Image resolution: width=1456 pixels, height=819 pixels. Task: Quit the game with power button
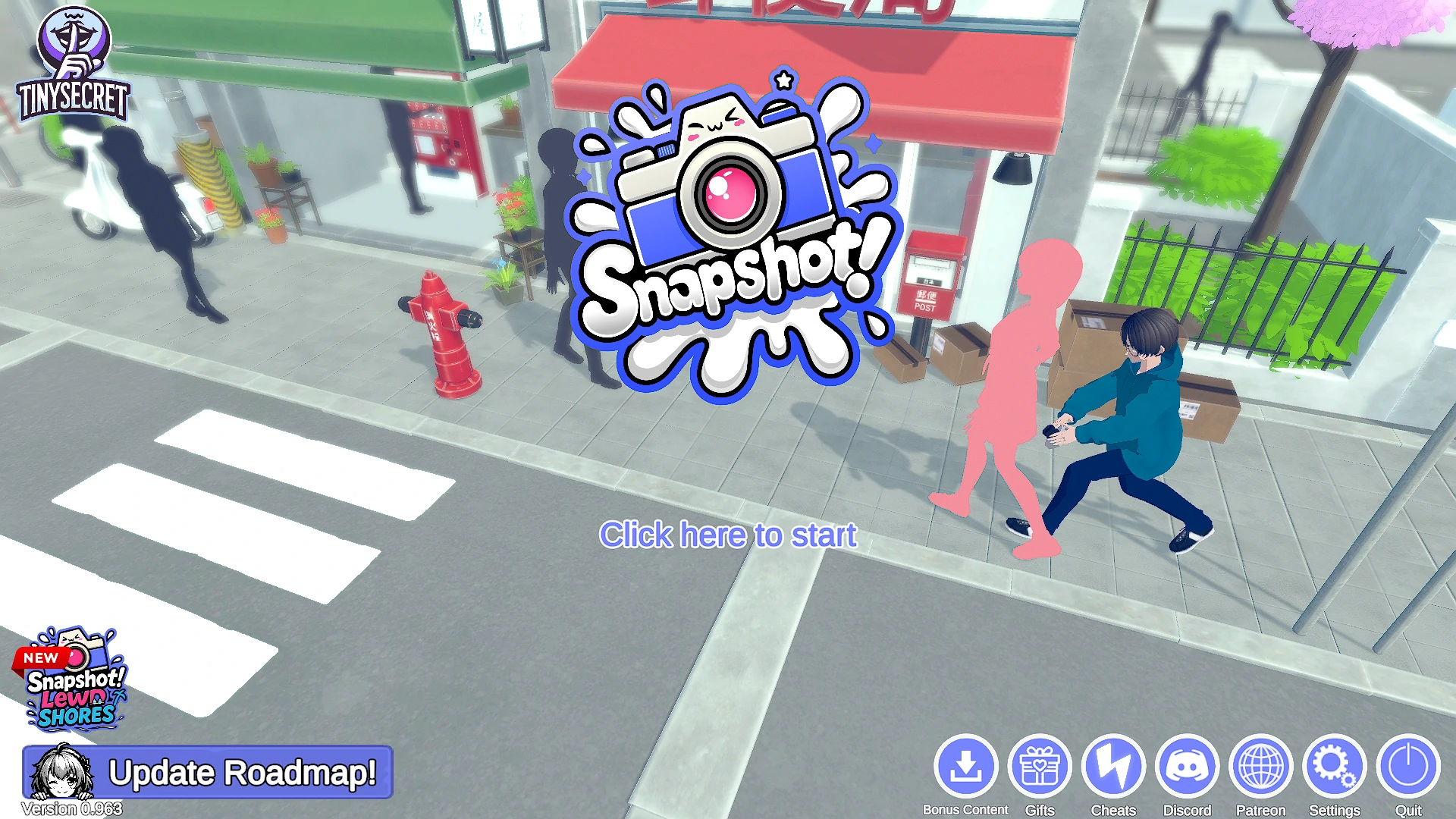1408,766
